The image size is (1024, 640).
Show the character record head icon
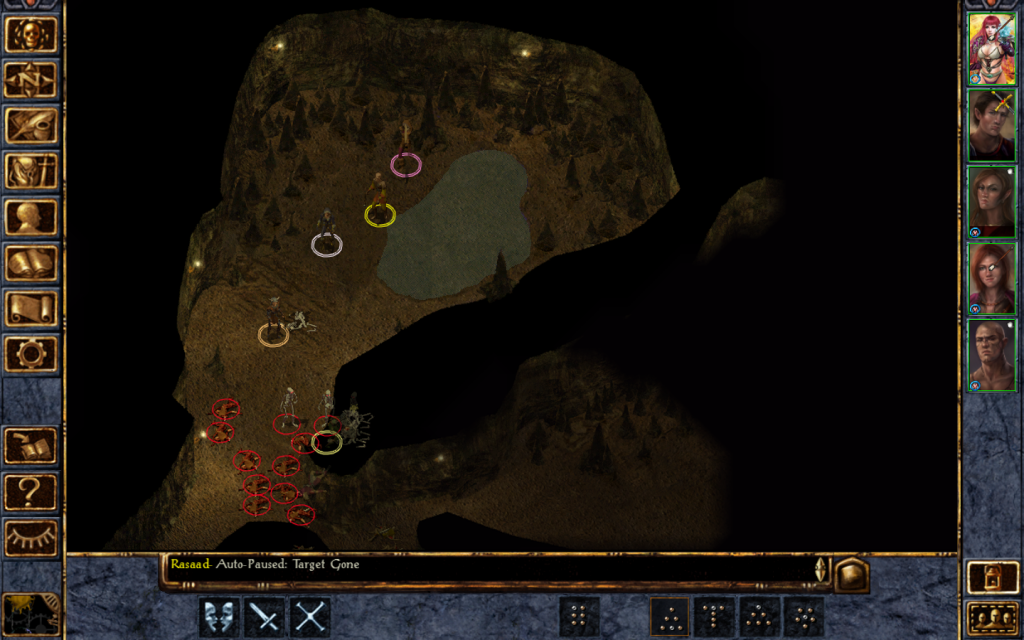coord(31,217)
